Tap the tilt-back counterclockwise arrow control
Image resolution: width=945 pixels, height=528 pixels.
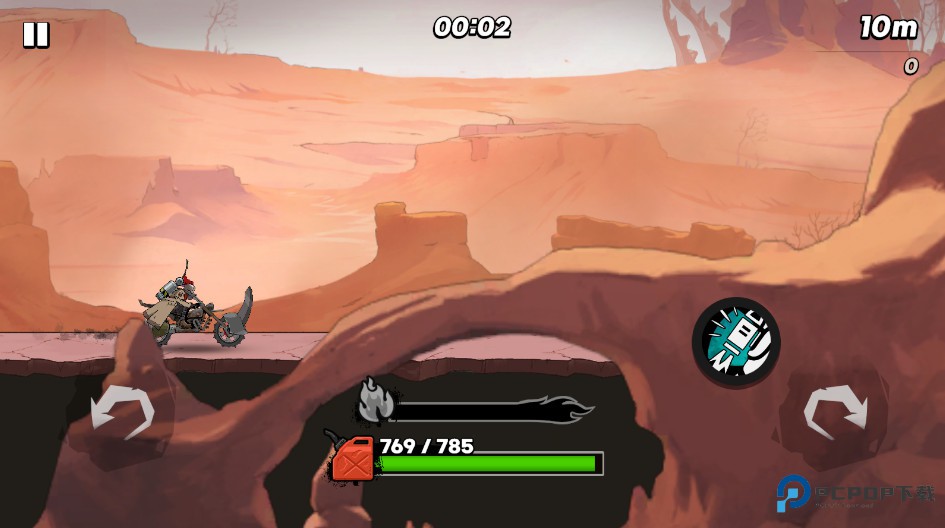click(x=122, y=411)
